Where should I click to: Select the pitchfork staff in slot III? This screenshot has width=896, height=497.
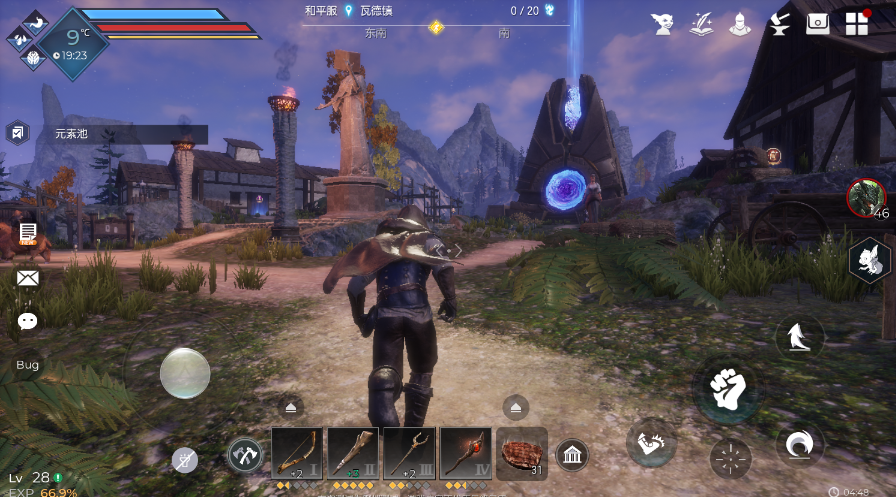click(409, 453)
